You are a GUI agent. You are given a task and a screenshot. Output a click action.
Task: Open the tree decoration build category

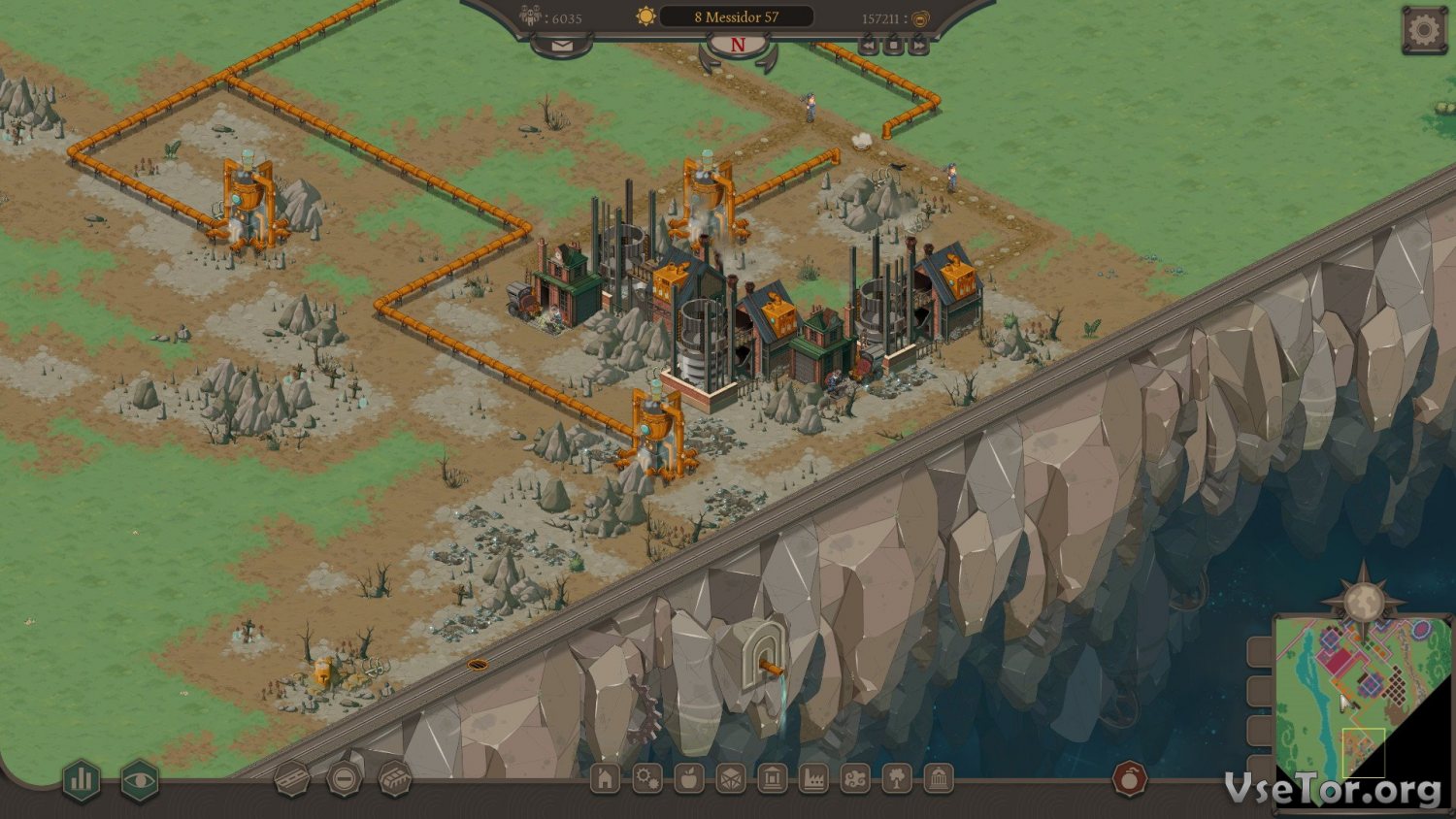click(897, 778)
